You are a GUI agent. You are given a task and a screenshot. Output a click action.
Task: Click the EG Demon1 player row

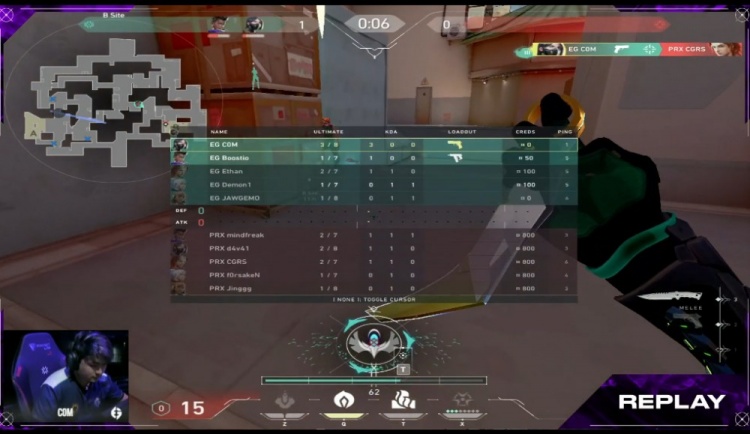[x=375, y=185]
